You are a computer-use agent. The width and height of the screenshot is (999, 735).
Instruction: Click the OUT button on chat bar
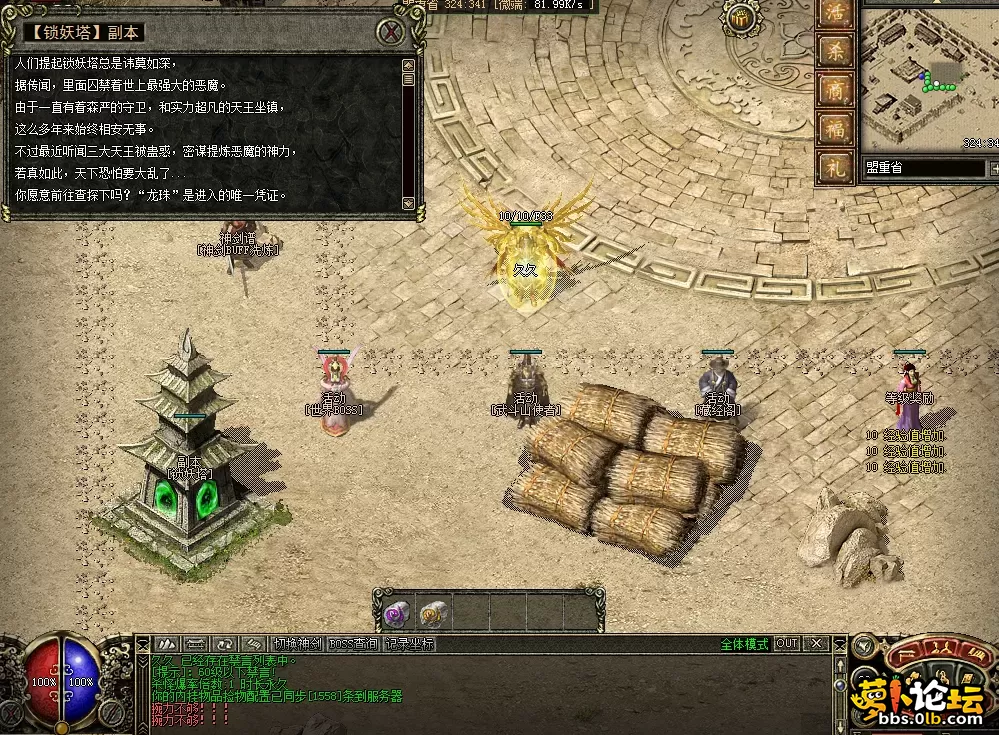787,643
